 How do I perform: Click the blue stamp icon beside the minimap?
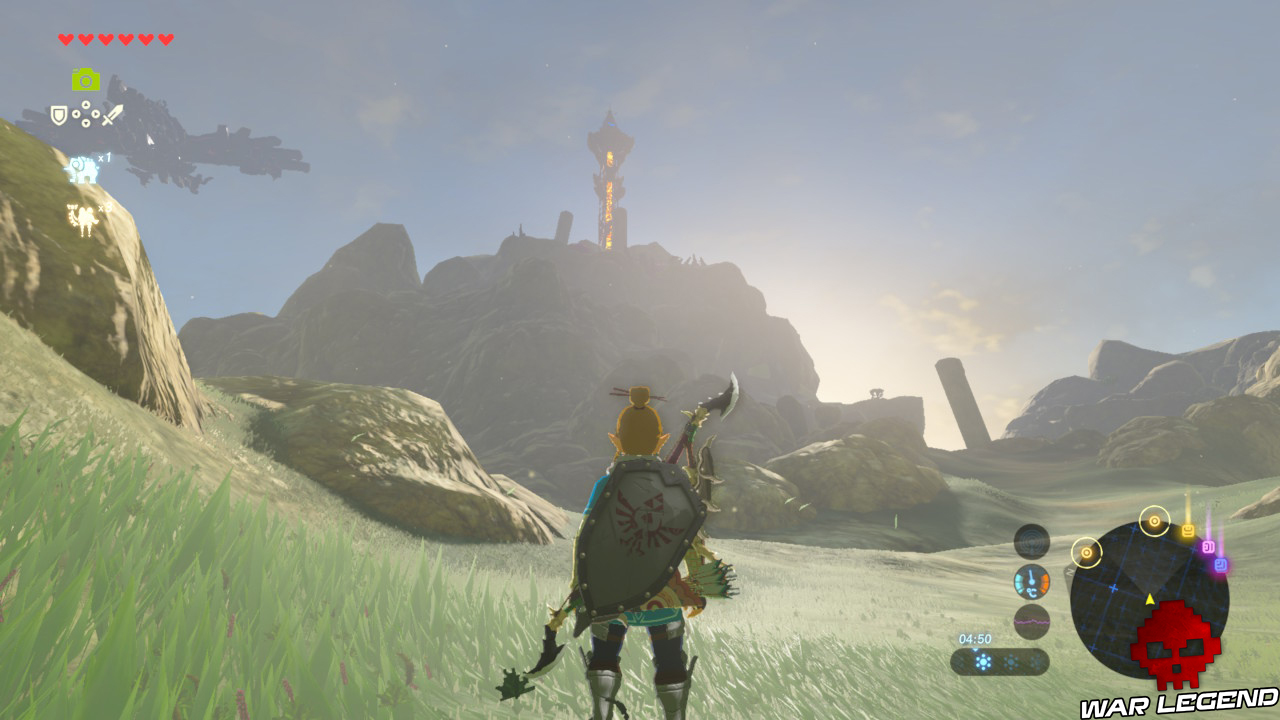point(1220,563)
